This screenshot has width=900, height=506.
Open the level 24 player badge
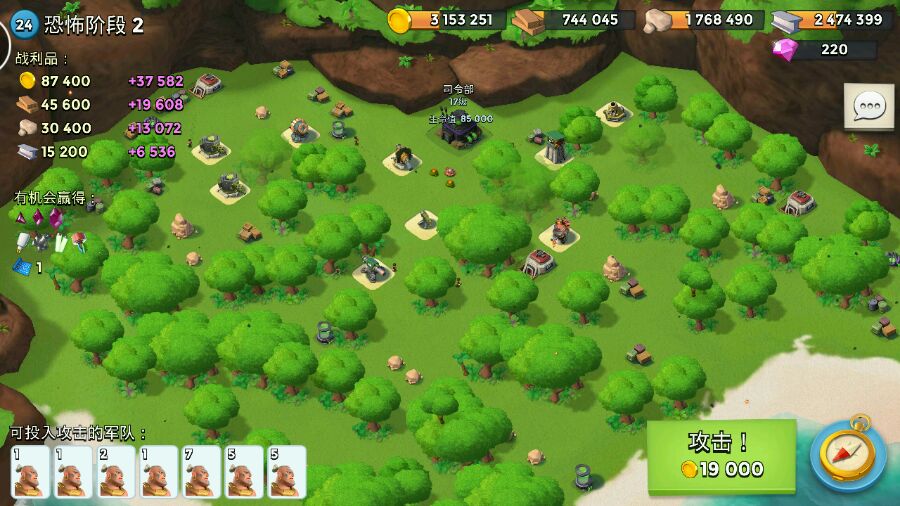[x=24, y=24]
